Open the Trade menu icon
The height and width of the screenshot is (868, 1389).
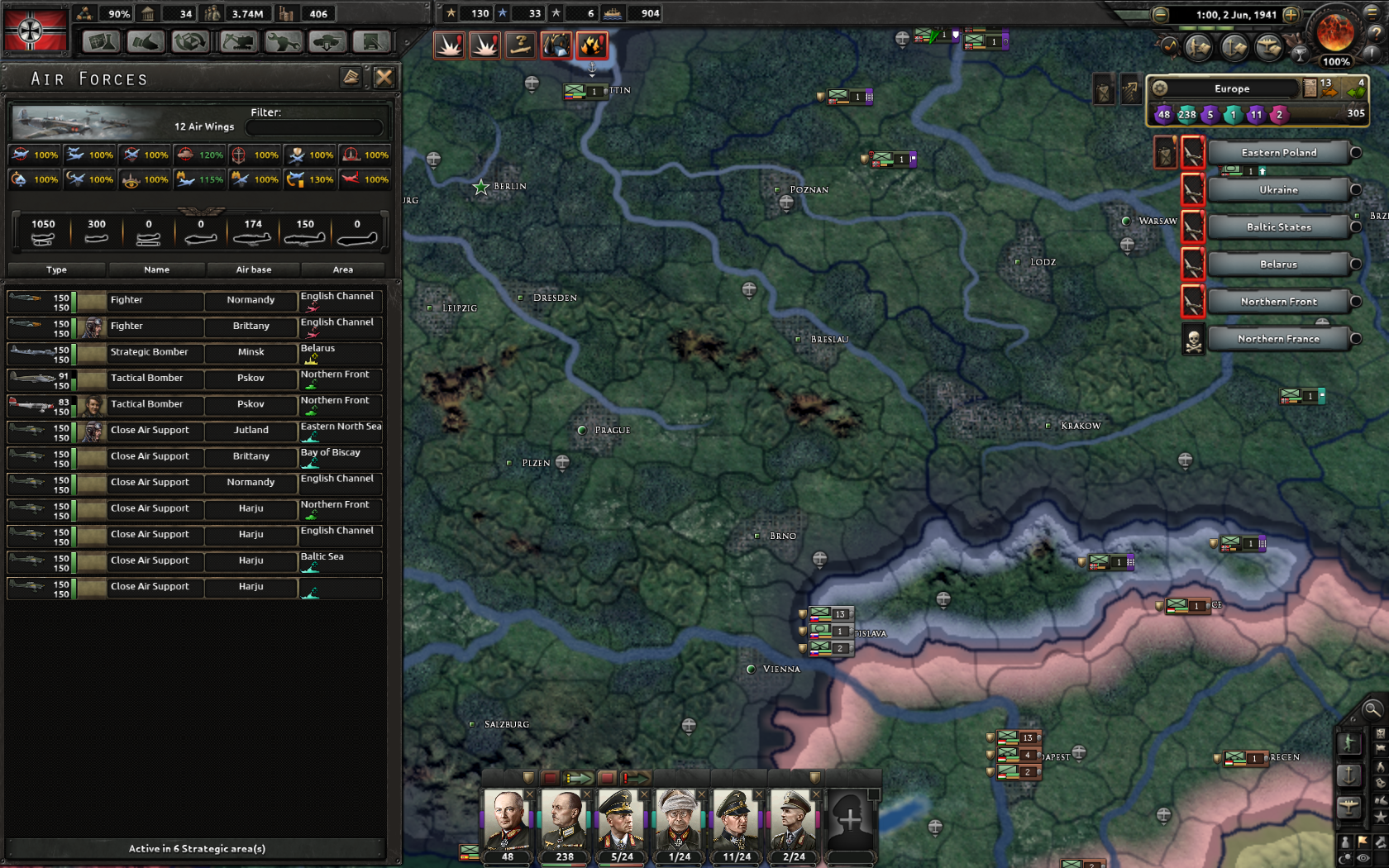(189, 41)
